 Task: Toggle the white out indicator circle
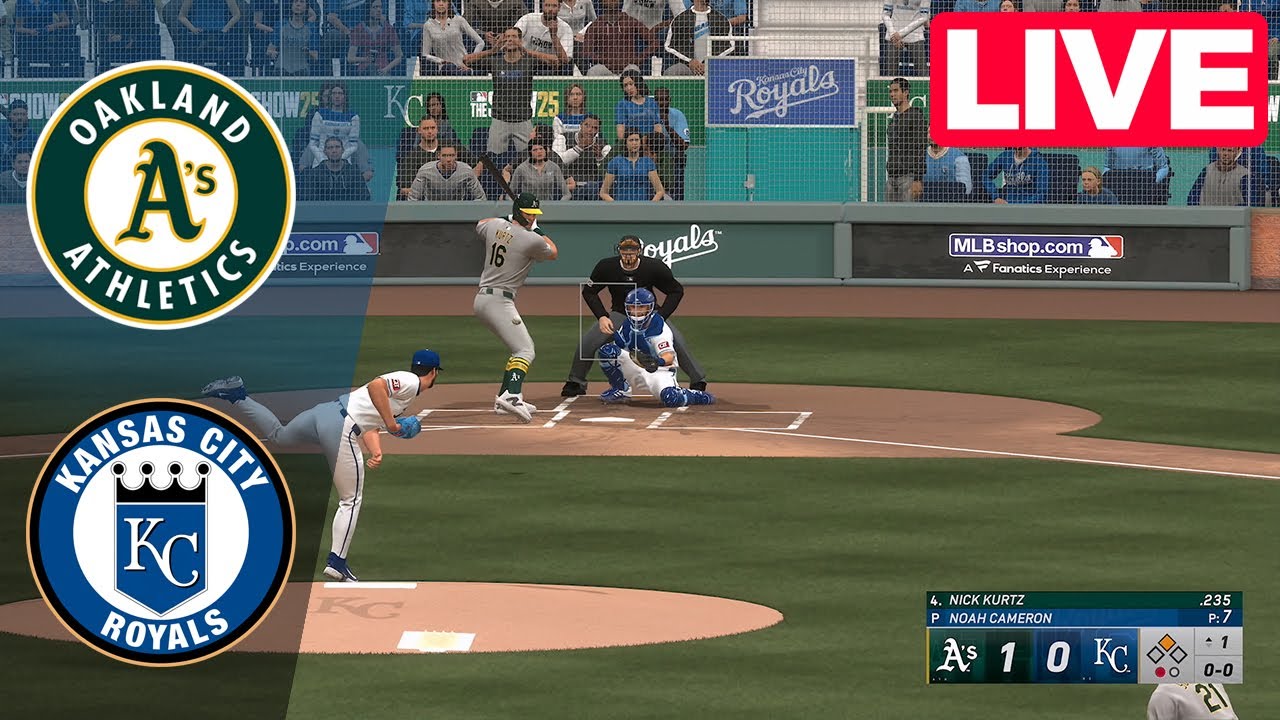pyautogui.click(x=1174, y=671)
